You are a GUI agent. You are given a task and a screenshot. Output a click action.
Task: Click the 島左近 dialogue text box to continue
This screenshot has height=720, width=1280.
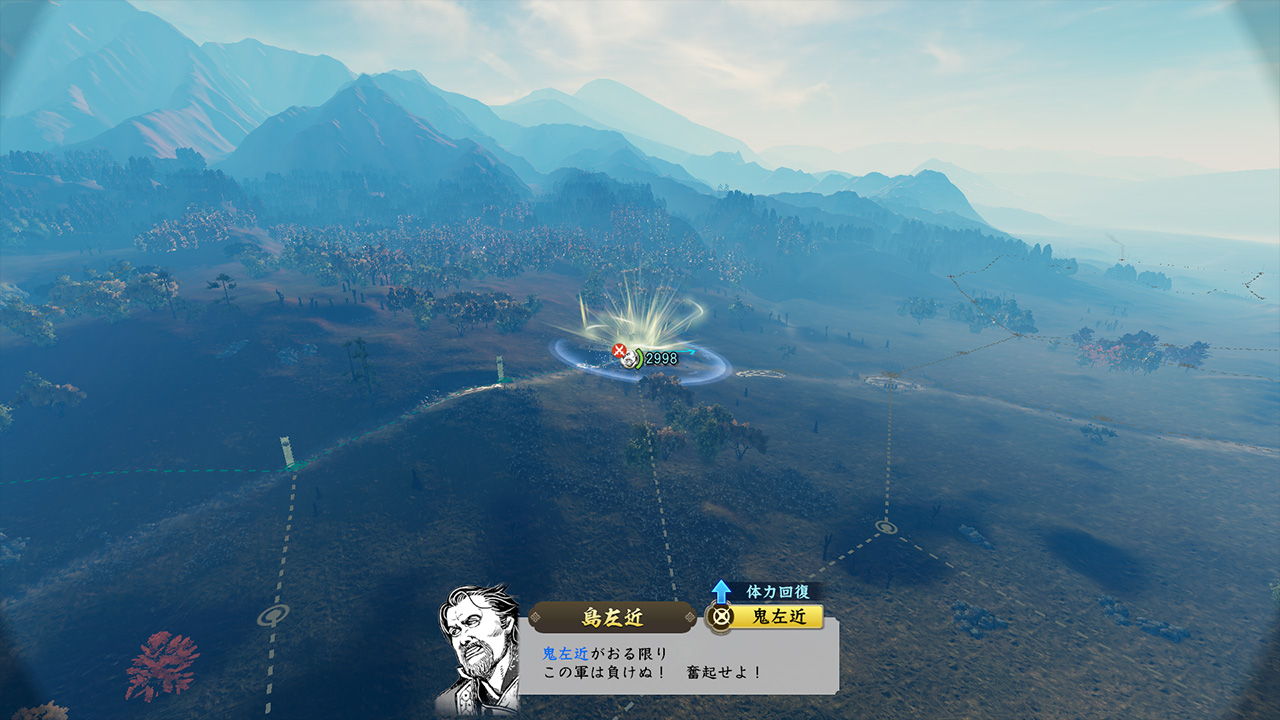pos(678,663)
